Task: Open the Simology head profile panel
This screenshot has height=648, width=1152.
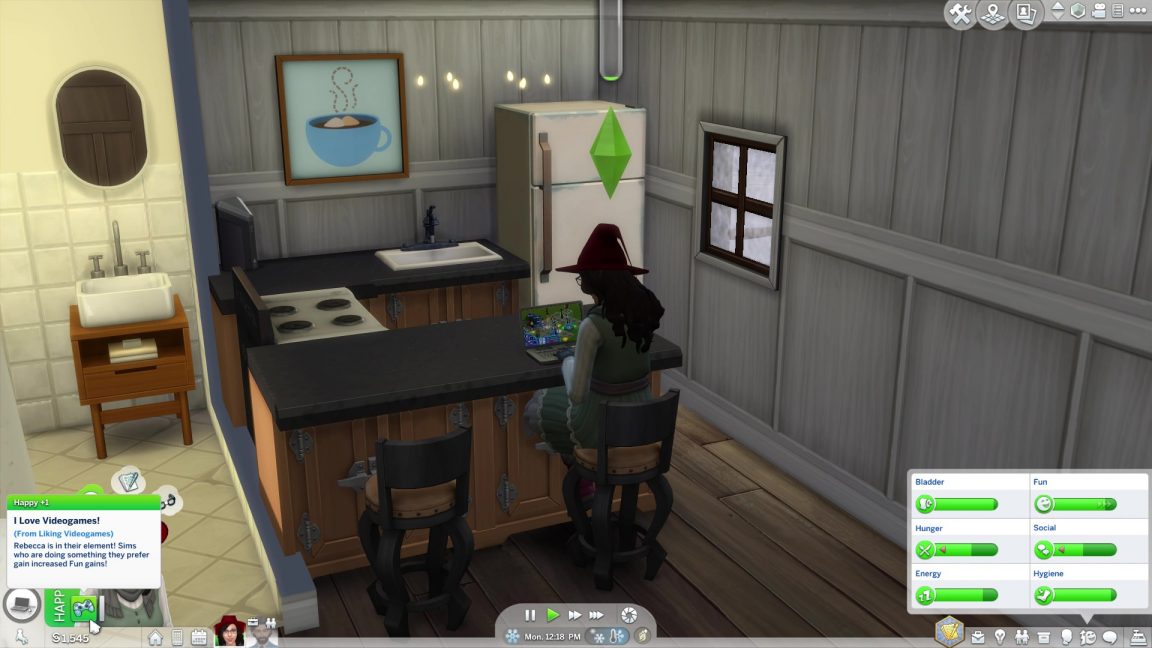Action: (x=1066, y=637)
